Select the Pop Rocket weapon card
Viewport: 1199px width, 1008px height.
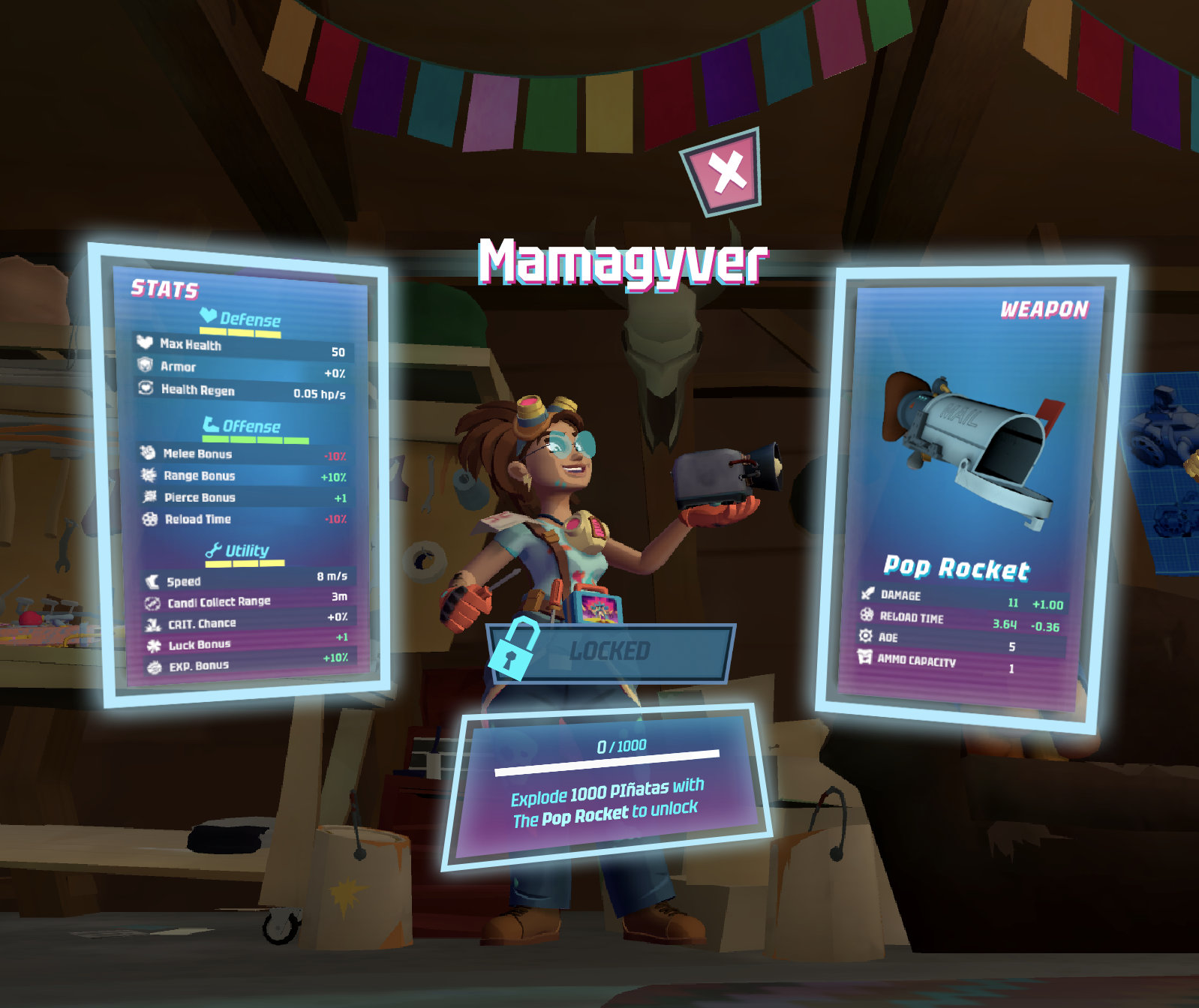(972, 495)
